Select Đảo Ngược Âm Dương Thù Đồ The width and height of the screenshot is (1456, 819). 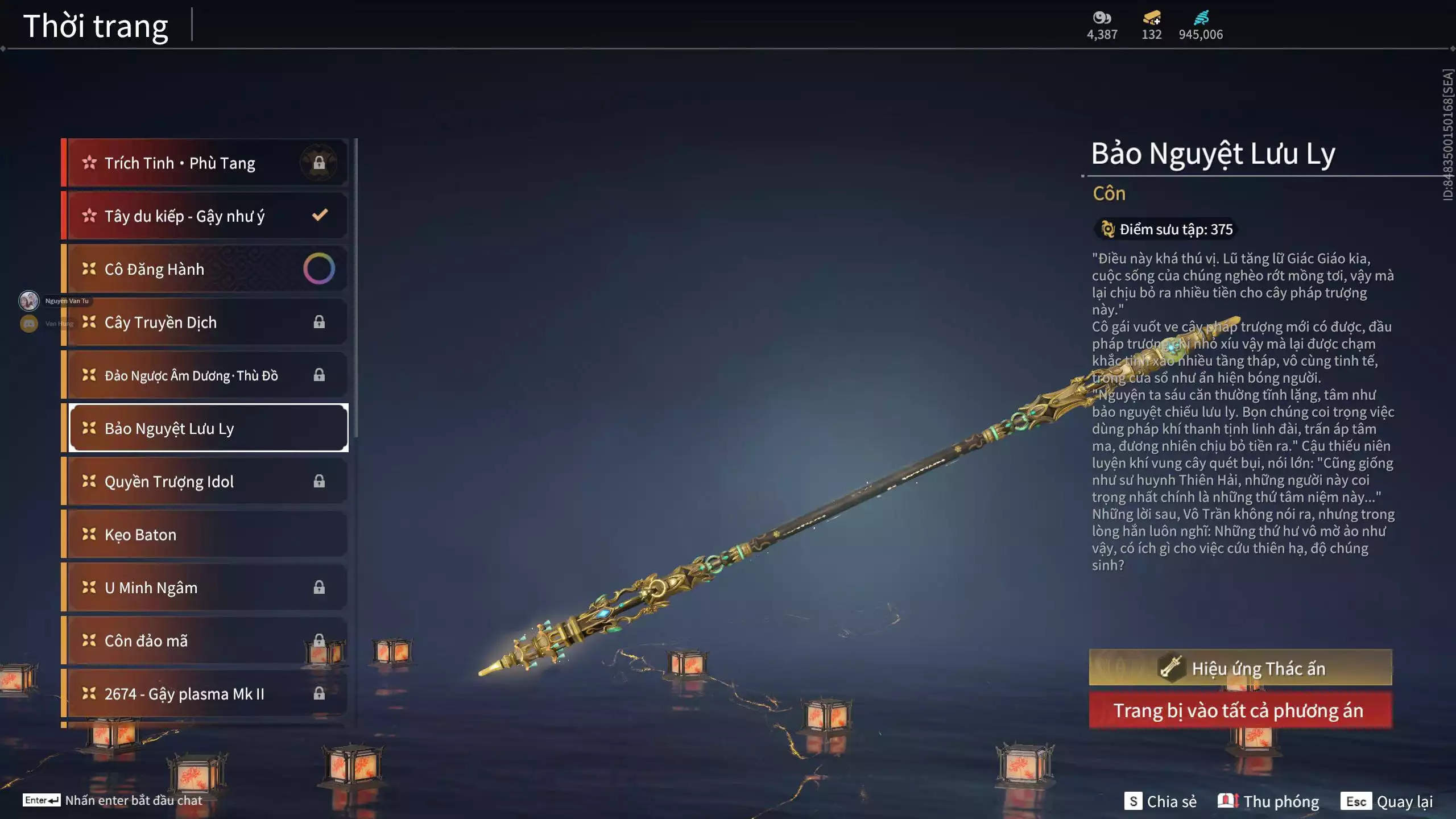coord(205,375)
